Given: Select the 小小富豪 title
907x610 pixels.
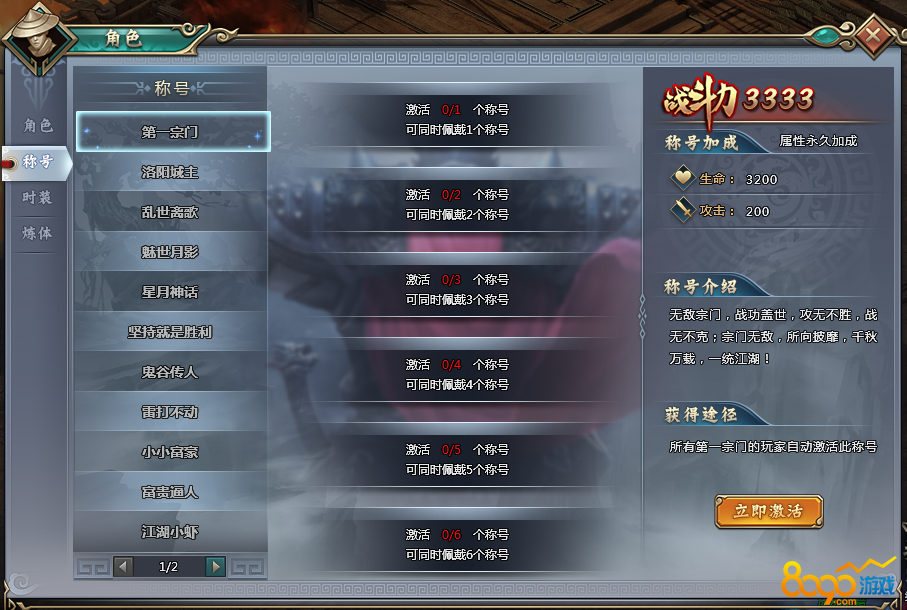Looking at the screenshot, I should pyautogui.click(x=171, y=452).
